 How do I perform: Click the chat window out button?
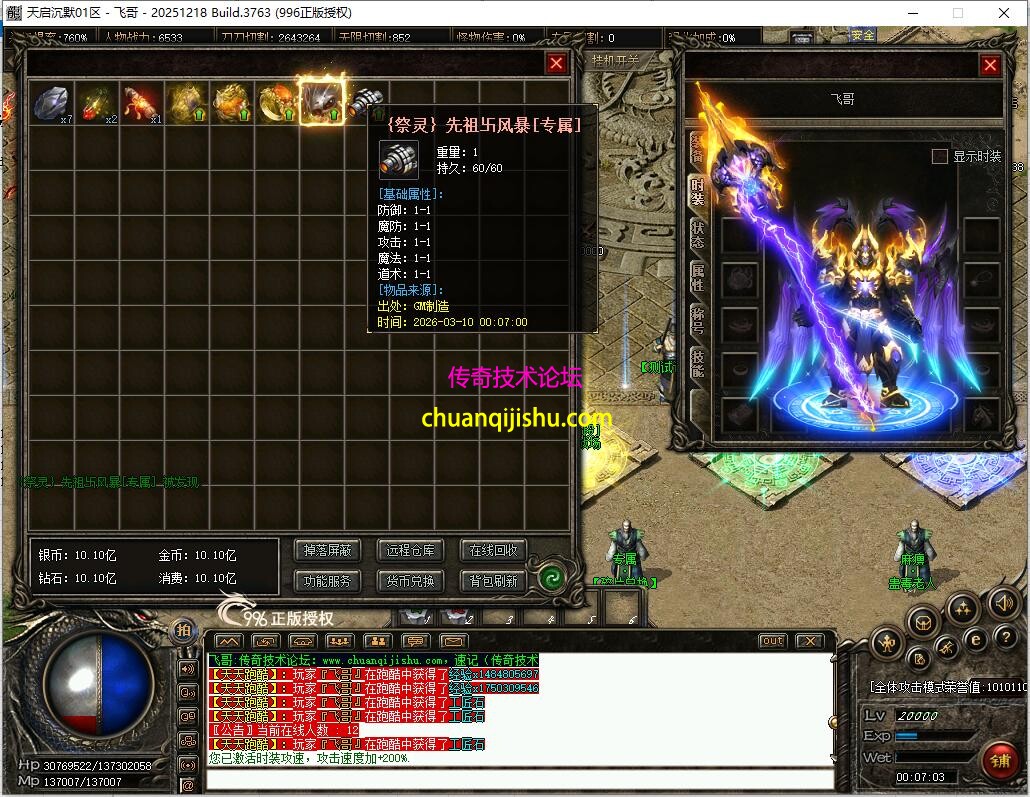772,641
